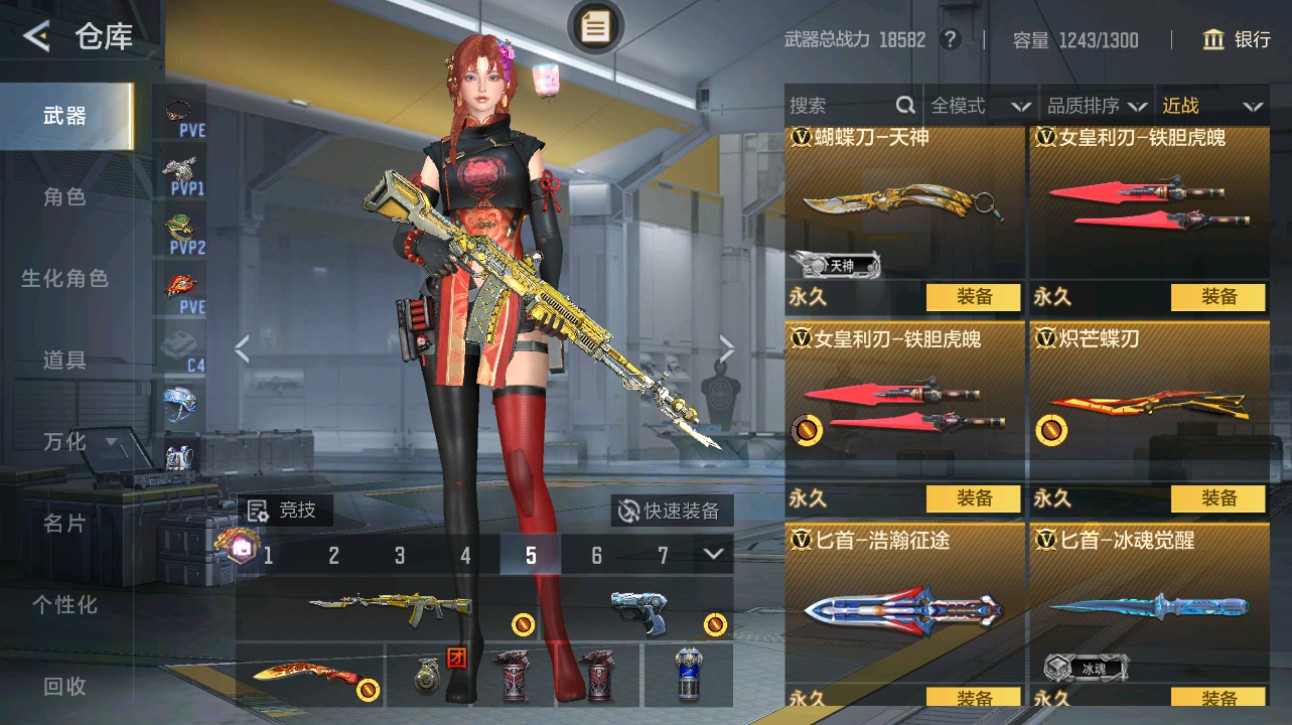Open the 全模式 filter dropdown
1292x725 pixels.
click(978, 104)
